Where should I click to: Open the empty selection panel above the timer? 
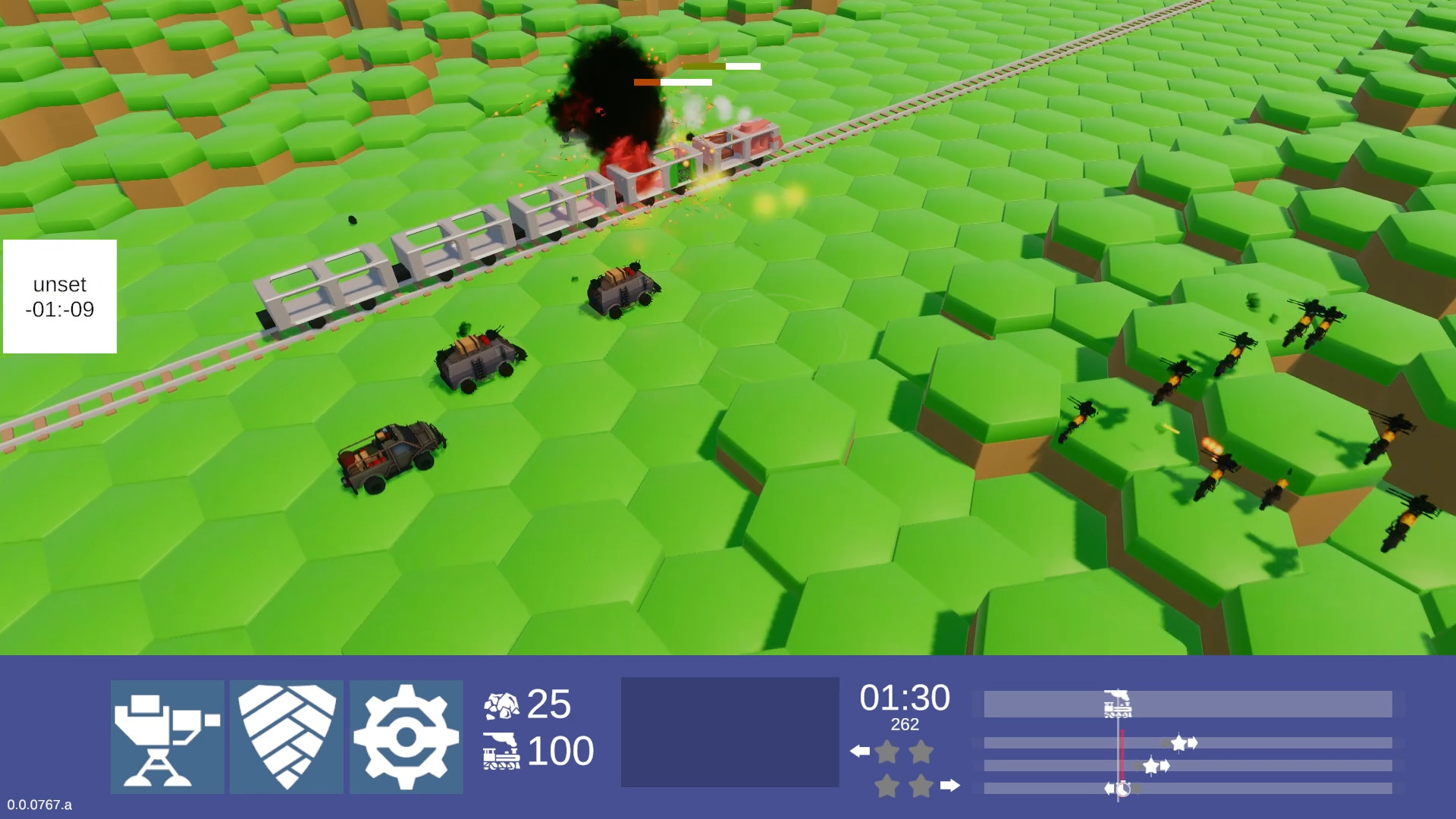point(730,732)
